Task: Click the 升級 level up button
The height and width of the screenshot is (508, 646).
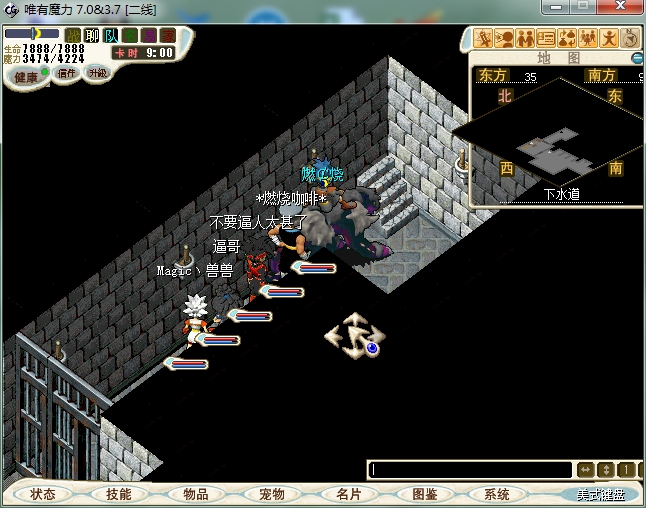Action: pyautogui.click(x=97, y=73)
